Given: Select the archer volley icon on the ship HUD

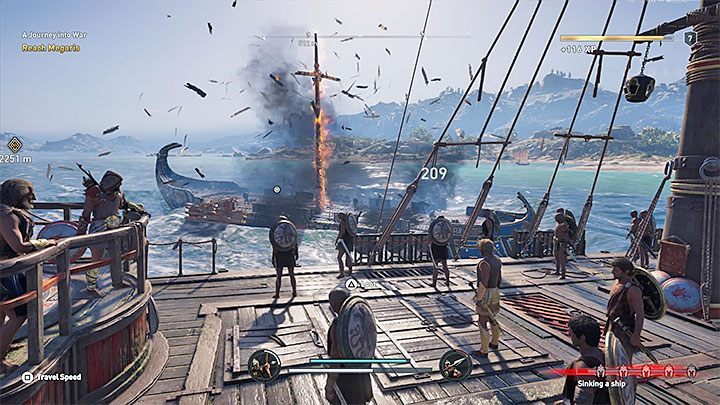Looking at the screenshot, I should coord(264,364).
